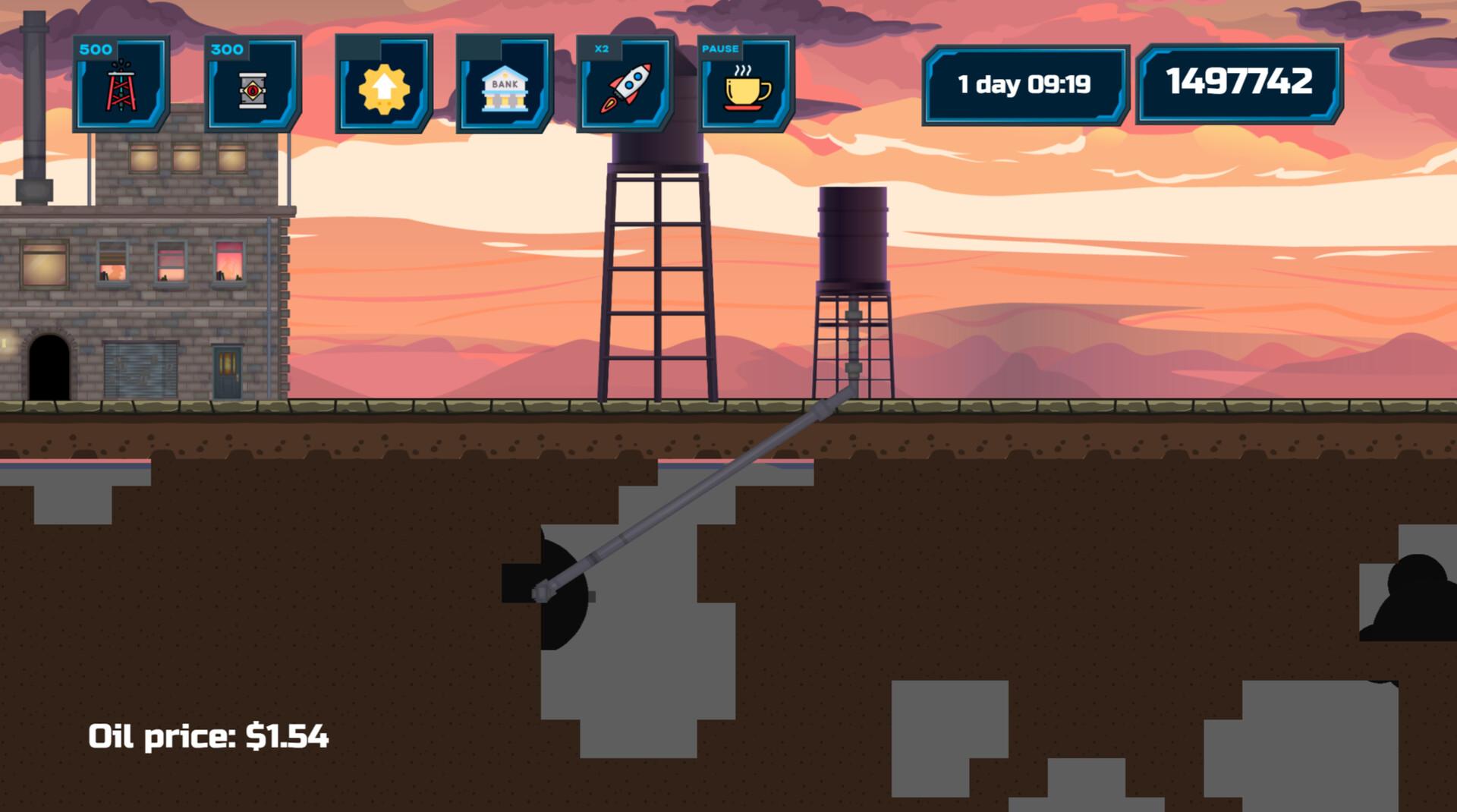The height and width of the screenshot is (812, 1457).
Task: Click the Oil price $1.54 text
Action: pyautogui.click(x=210, y=735)
